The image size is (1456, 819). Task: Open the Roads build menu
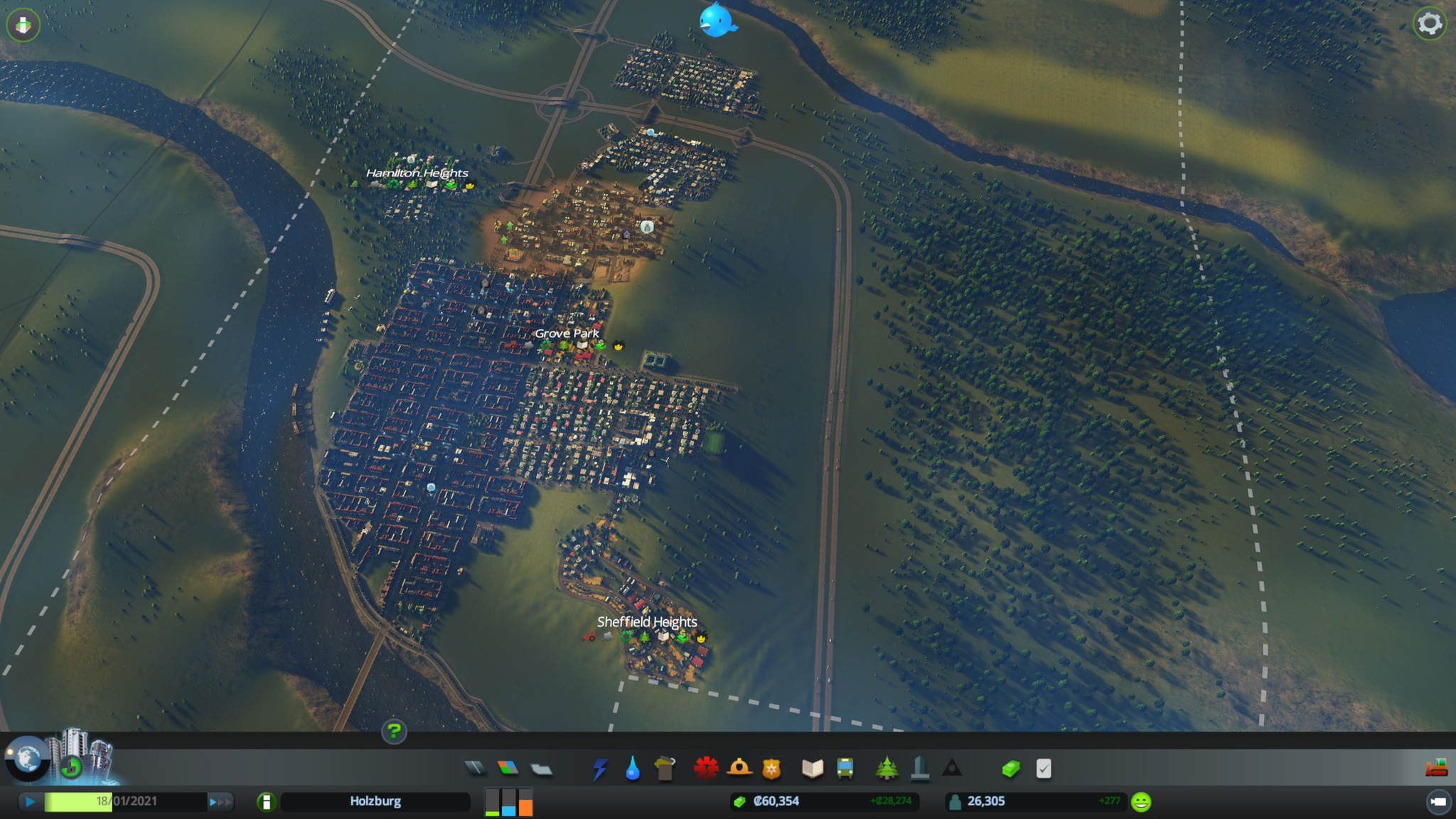coord(475,768)
